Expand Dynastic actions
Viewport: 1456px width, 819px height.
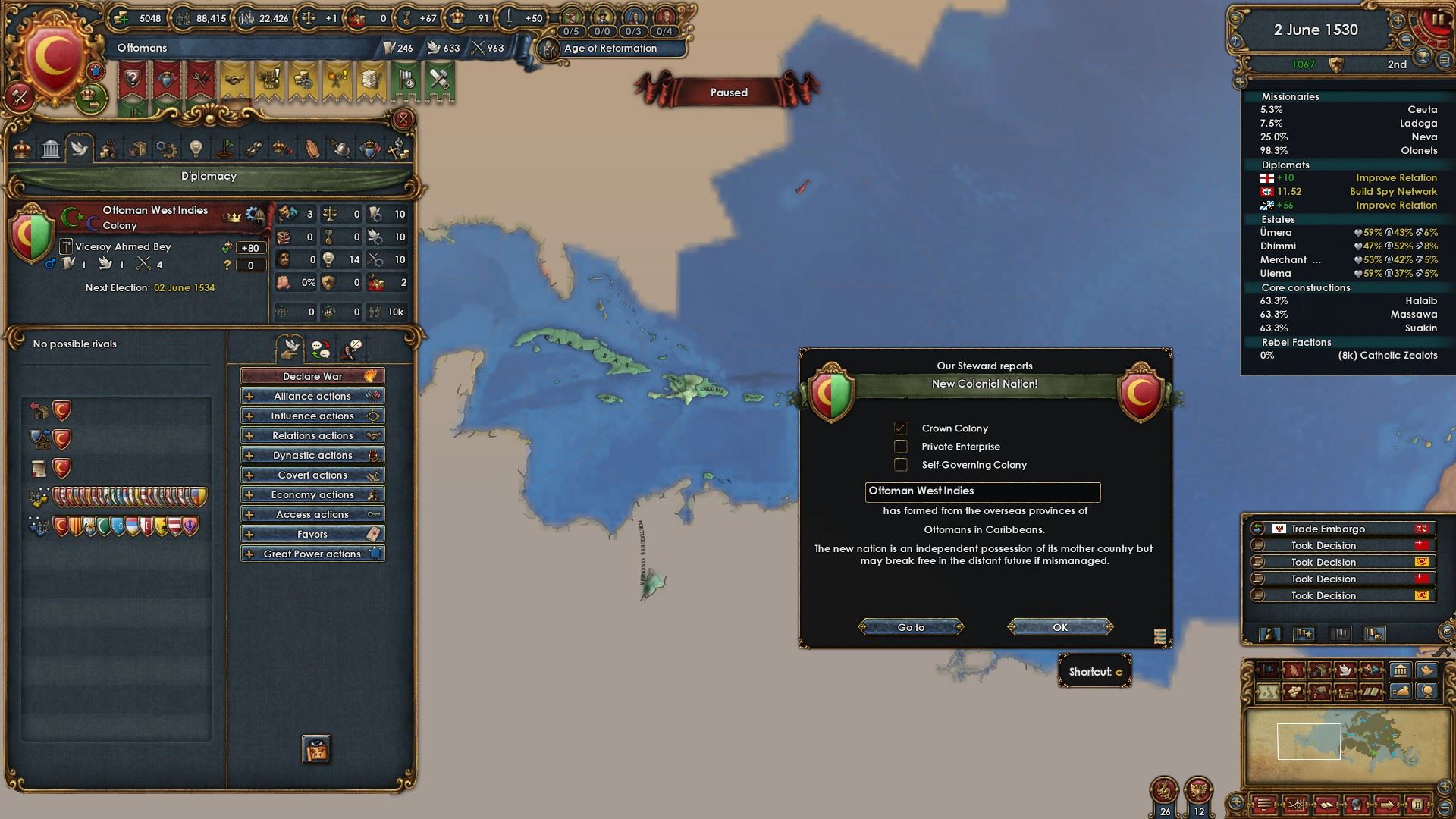pyautogui.click(x=312, y=455)
